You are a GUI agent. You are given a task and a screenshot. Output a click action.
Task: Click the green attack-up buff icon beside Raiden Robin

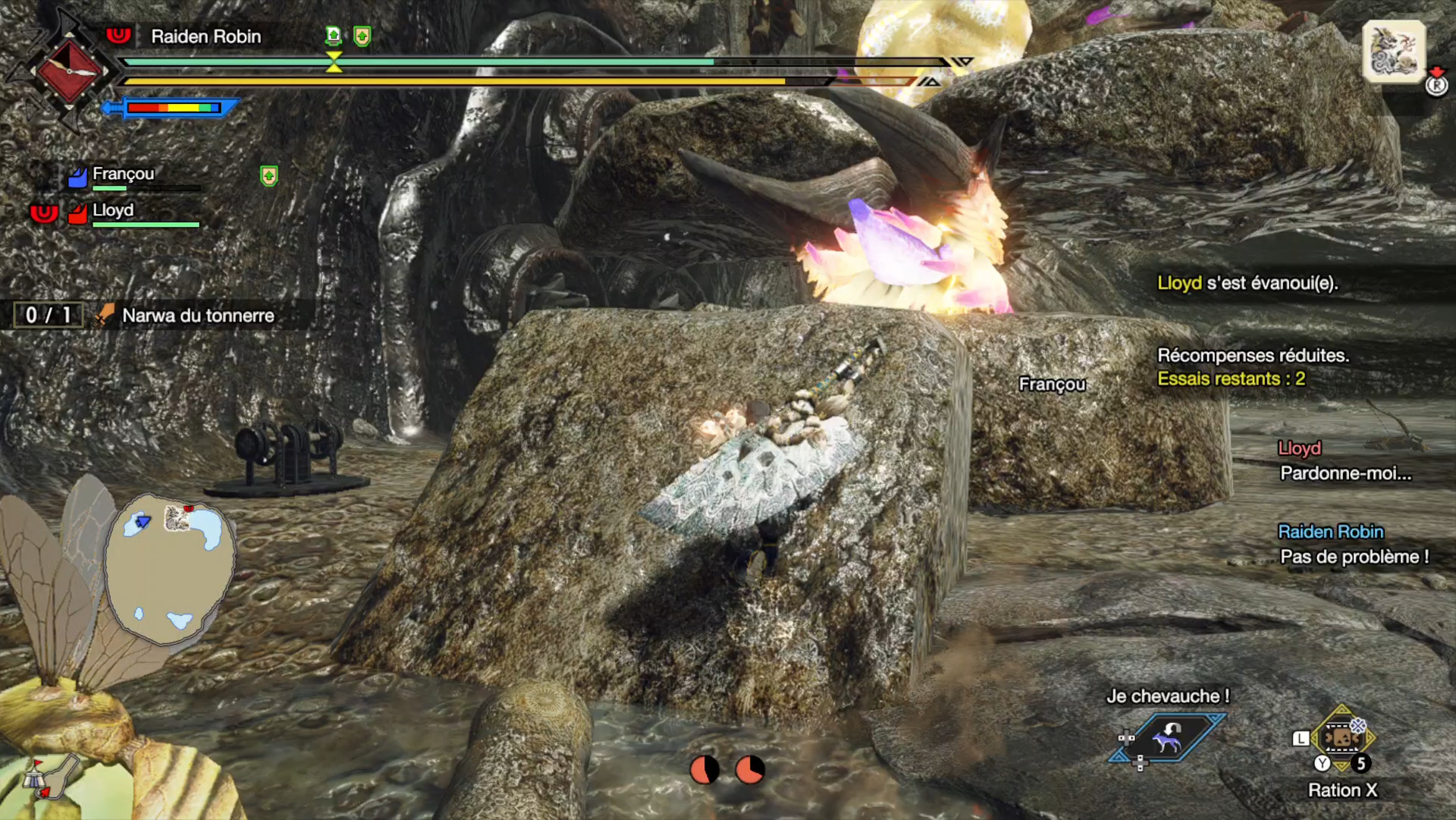[334, 36]
